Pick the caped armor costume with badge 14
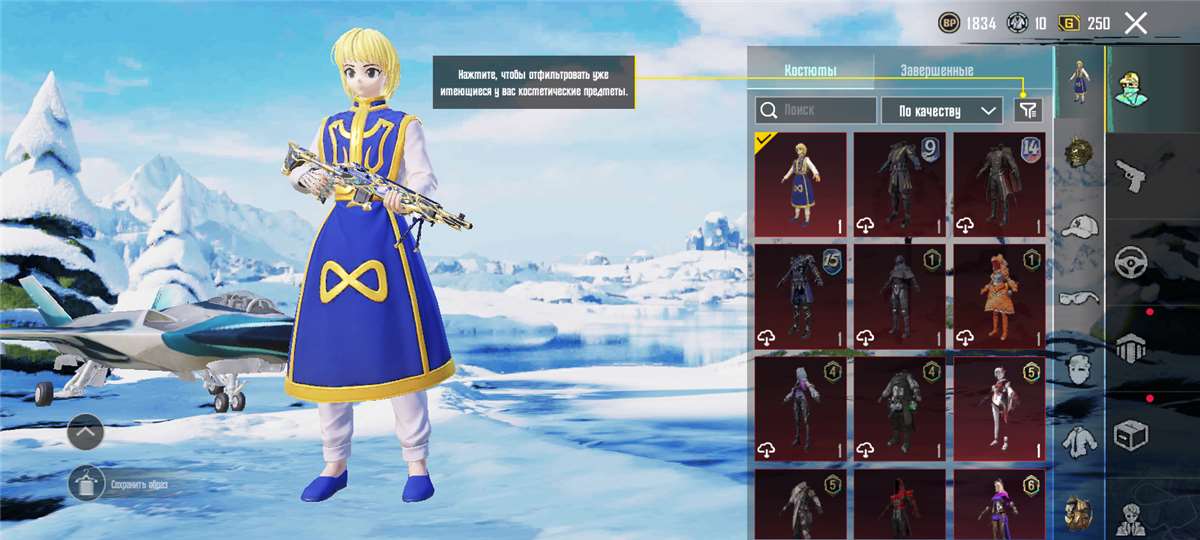1200x540 pixels. tap(998, 184)
